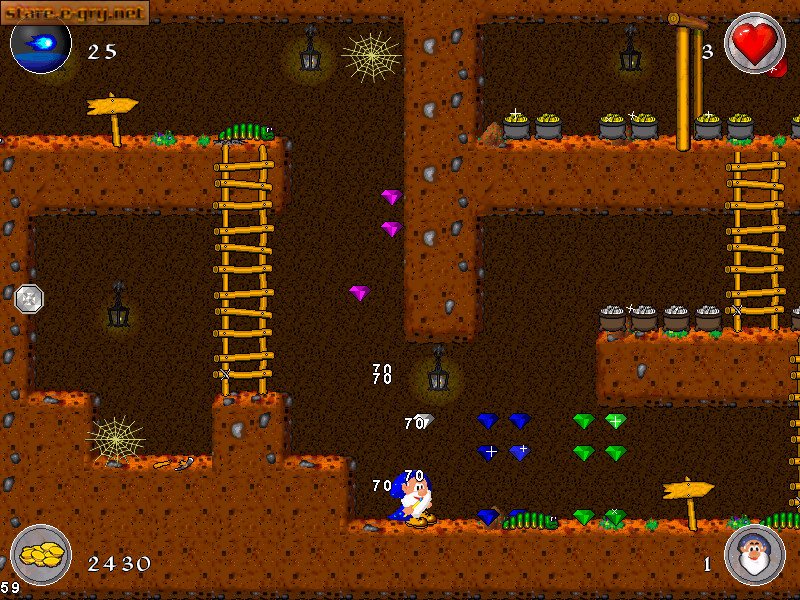Open the stare-e-gry.net watermark link
This screenshot has height=600, width=800.
(x=74, y=12)
